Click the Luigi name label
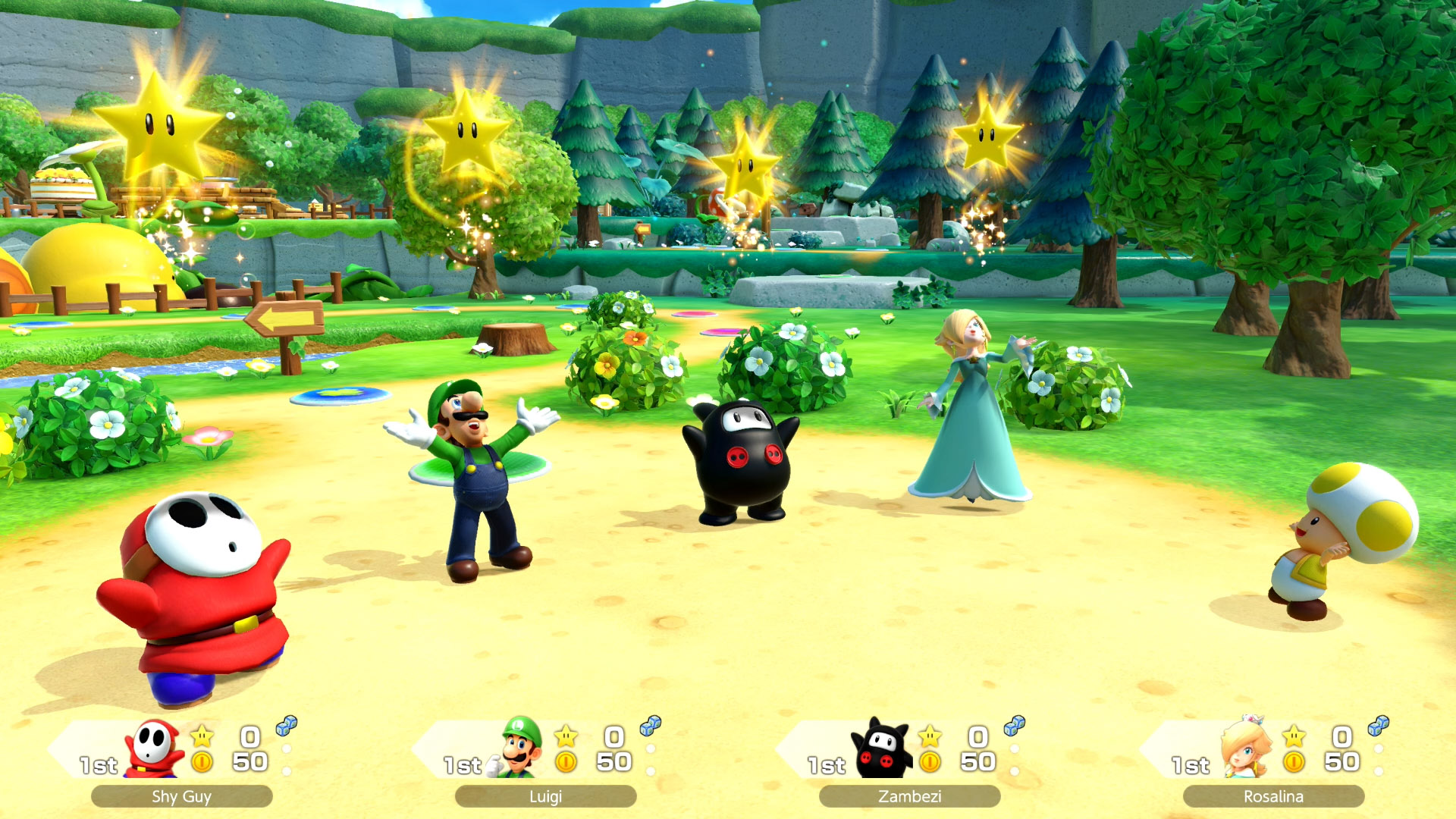 click(x=545, y=796)
